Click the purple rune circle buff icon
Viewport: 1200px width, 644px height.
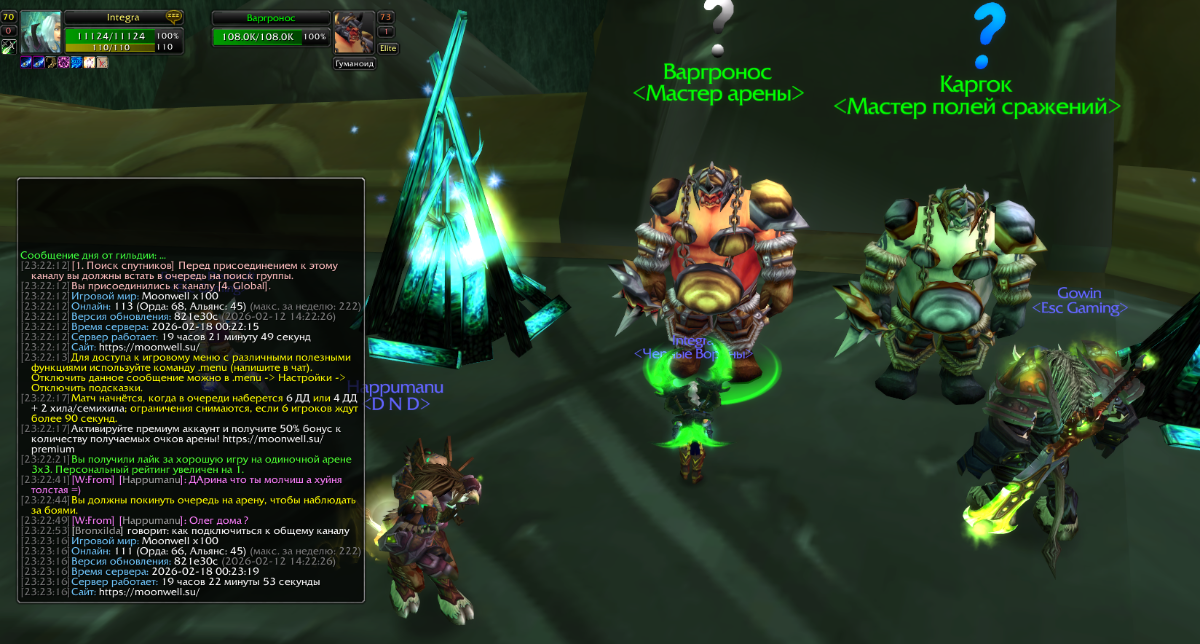(x=64, y=62)
